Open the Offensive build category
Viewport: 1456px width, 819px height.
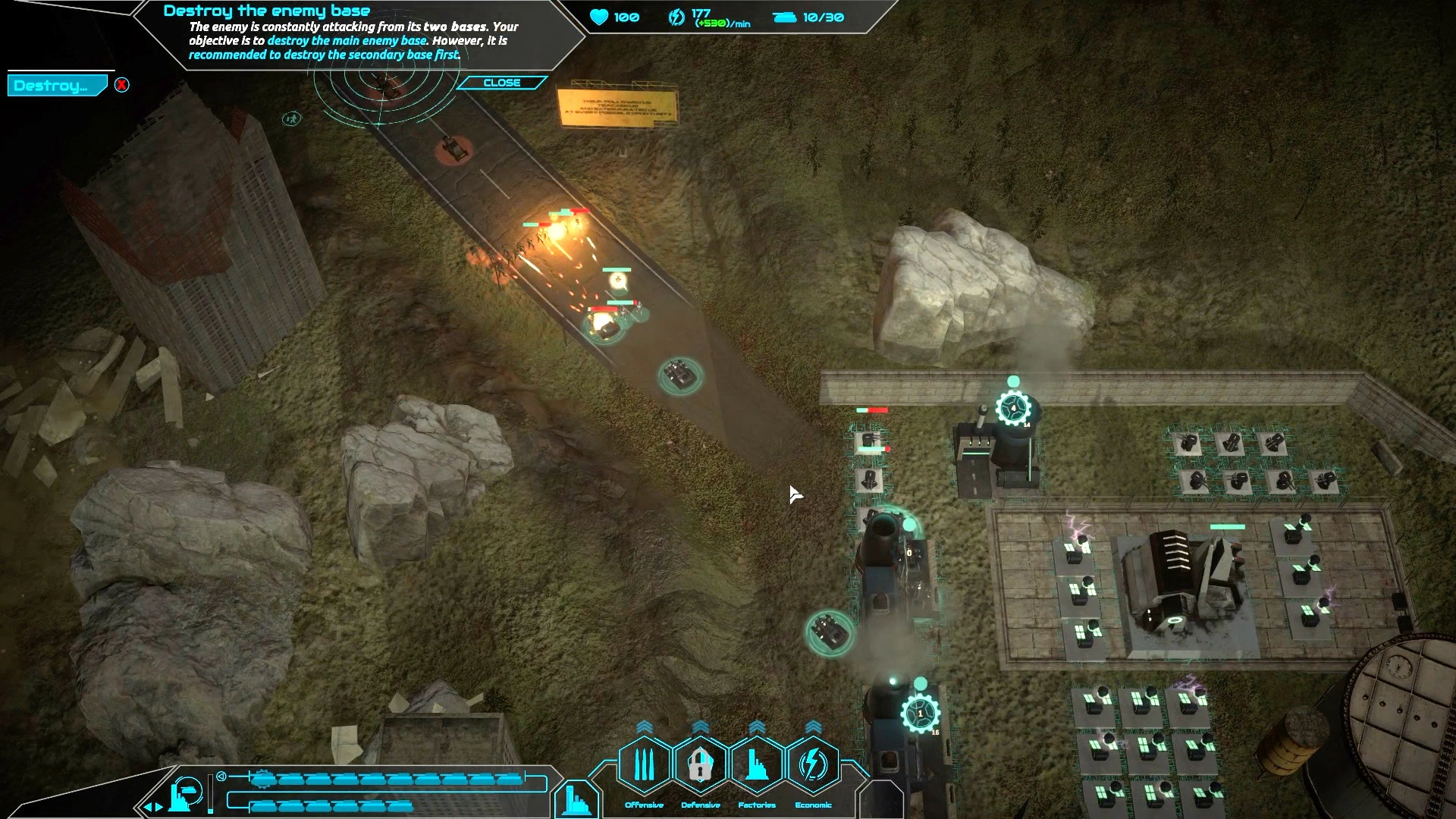pos(644,766)
